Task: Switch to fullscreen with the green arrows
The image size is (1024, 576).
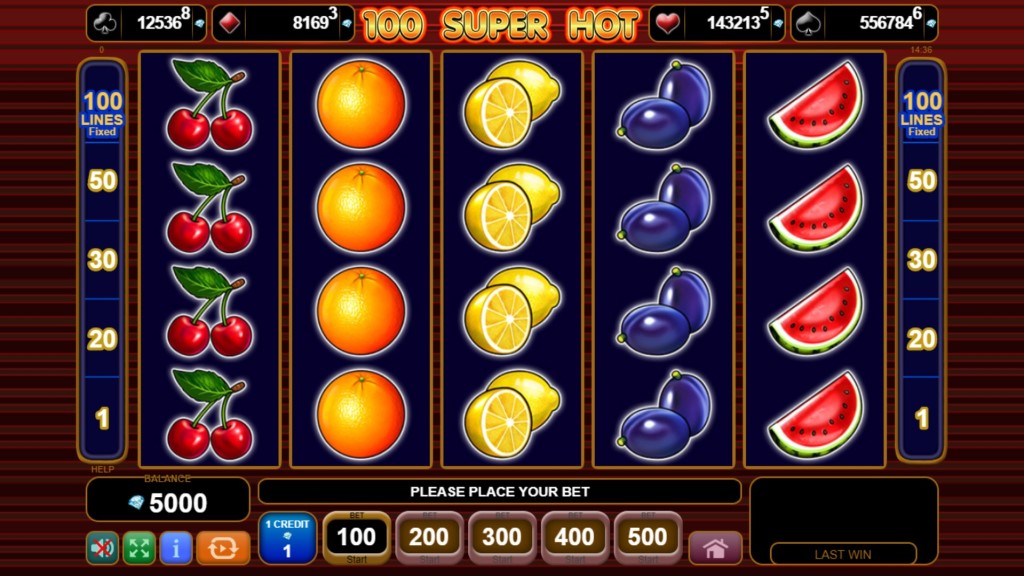Action: [139, 548]
